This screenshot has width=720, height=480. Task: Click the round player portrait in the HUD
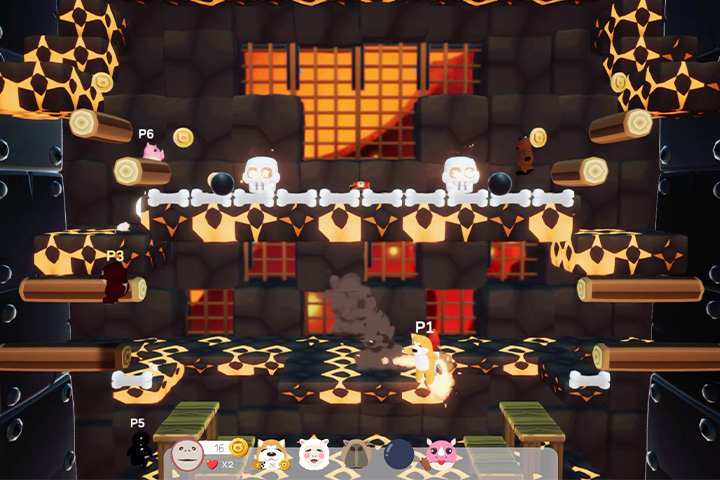pos(187,455)
